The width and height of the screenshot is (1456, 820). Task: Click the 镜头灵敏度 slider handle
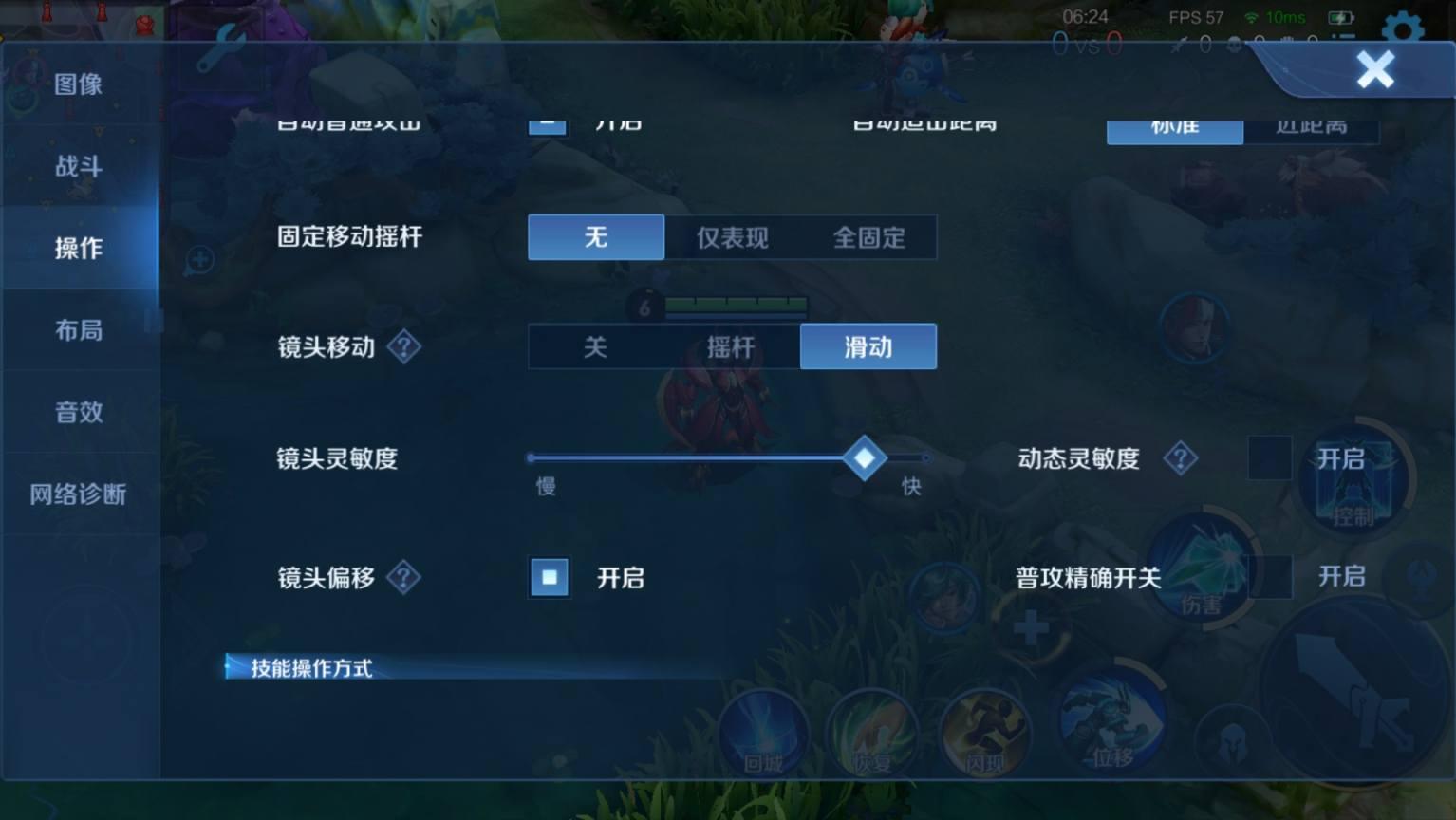(x=864, y=458)
